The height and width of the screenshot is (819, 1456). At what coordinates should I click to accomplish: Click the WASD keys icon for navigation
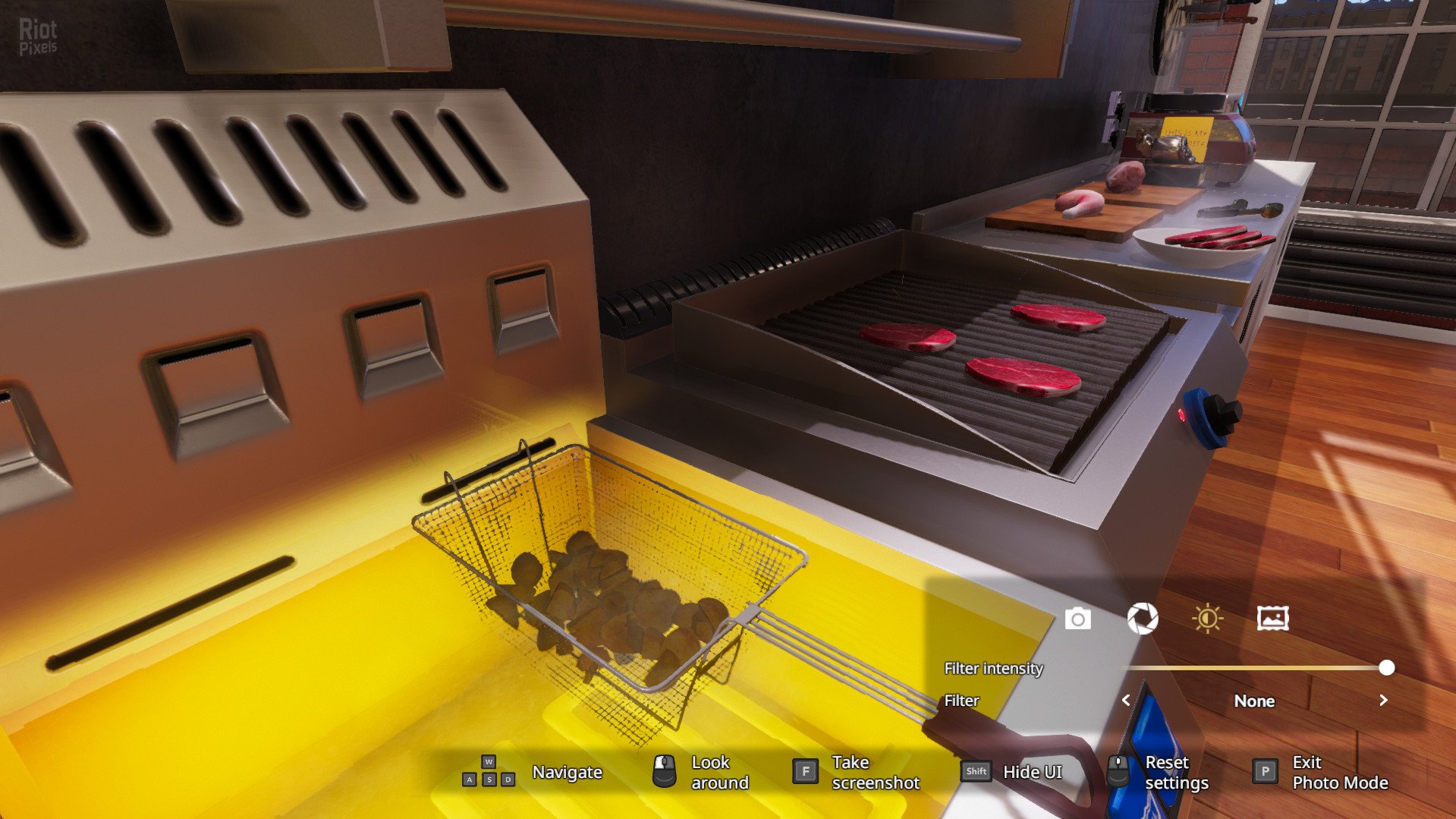pos(488,771)
